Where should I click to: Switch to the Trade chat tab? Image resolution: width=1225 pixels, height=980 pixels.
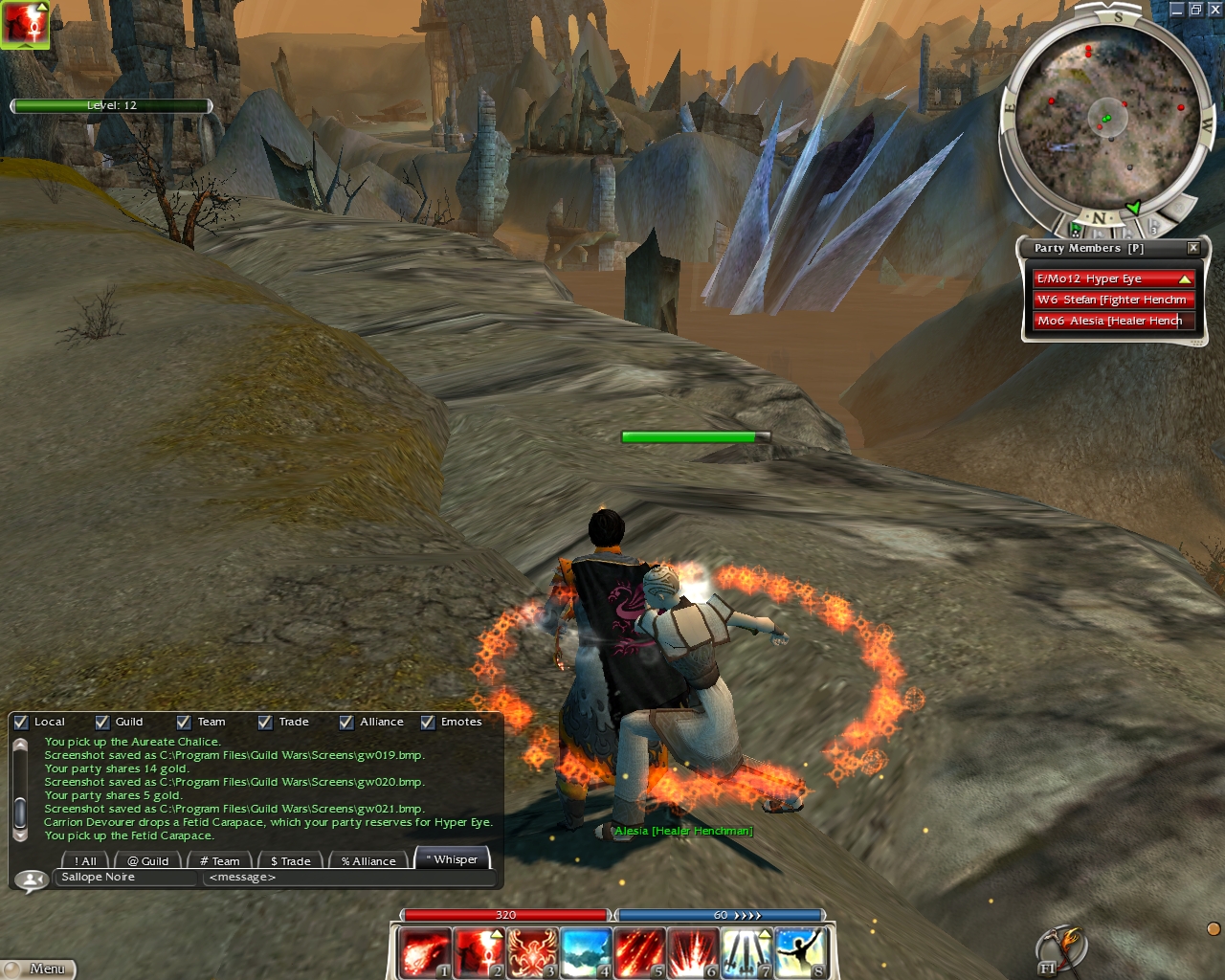tap(290, 860)
